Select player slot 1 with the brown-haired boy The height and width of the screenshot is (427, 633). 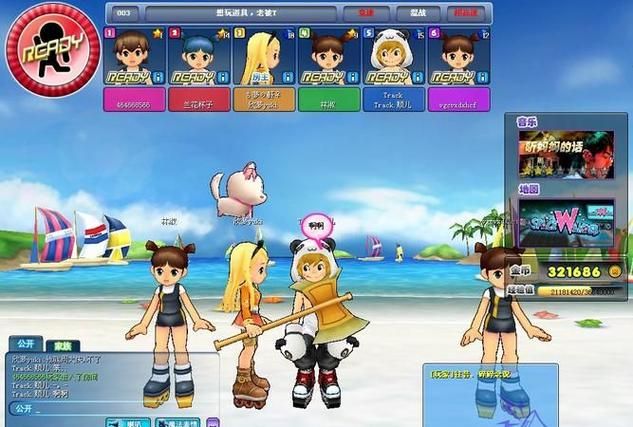[x=135, y=62]
